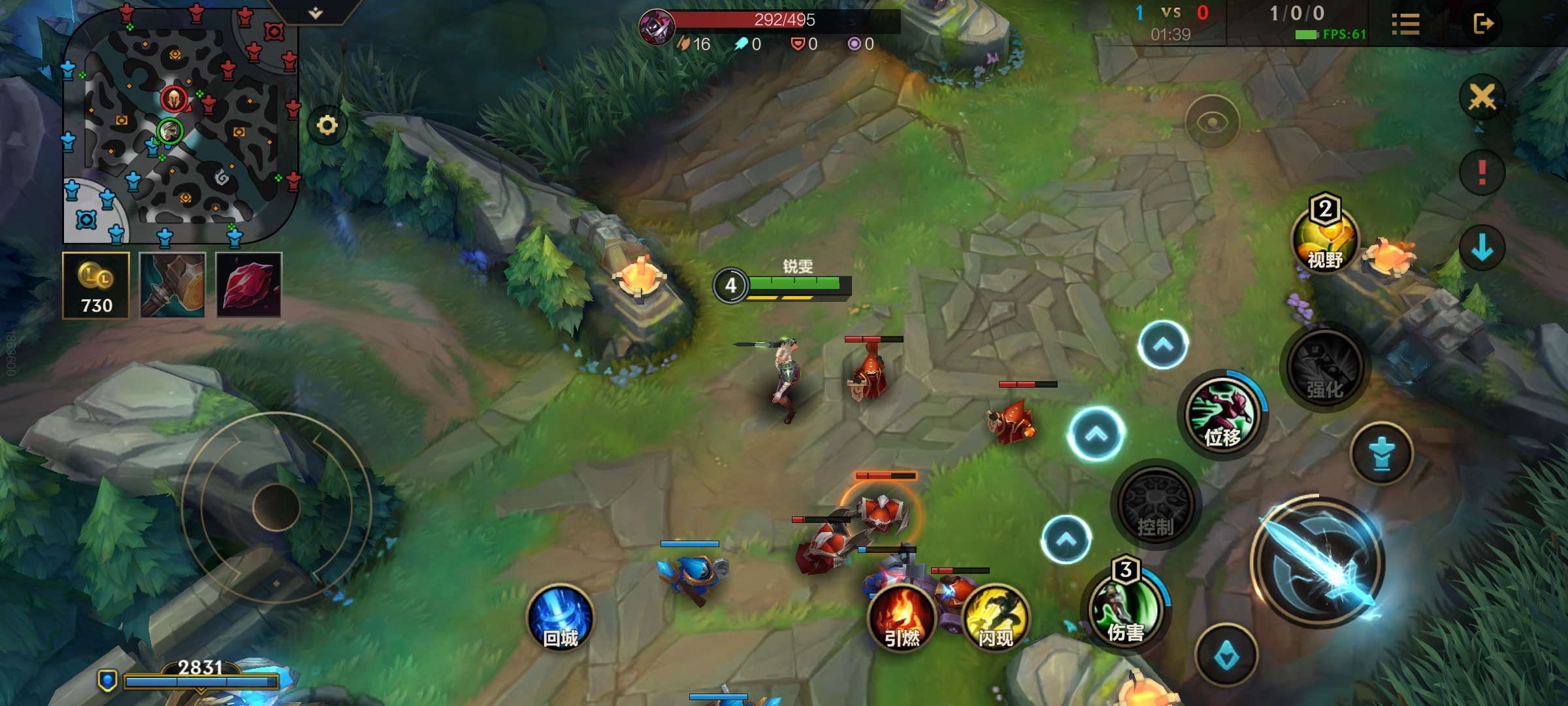
Task: Buy the recommended hammer item
Action: tap(172, 286)
